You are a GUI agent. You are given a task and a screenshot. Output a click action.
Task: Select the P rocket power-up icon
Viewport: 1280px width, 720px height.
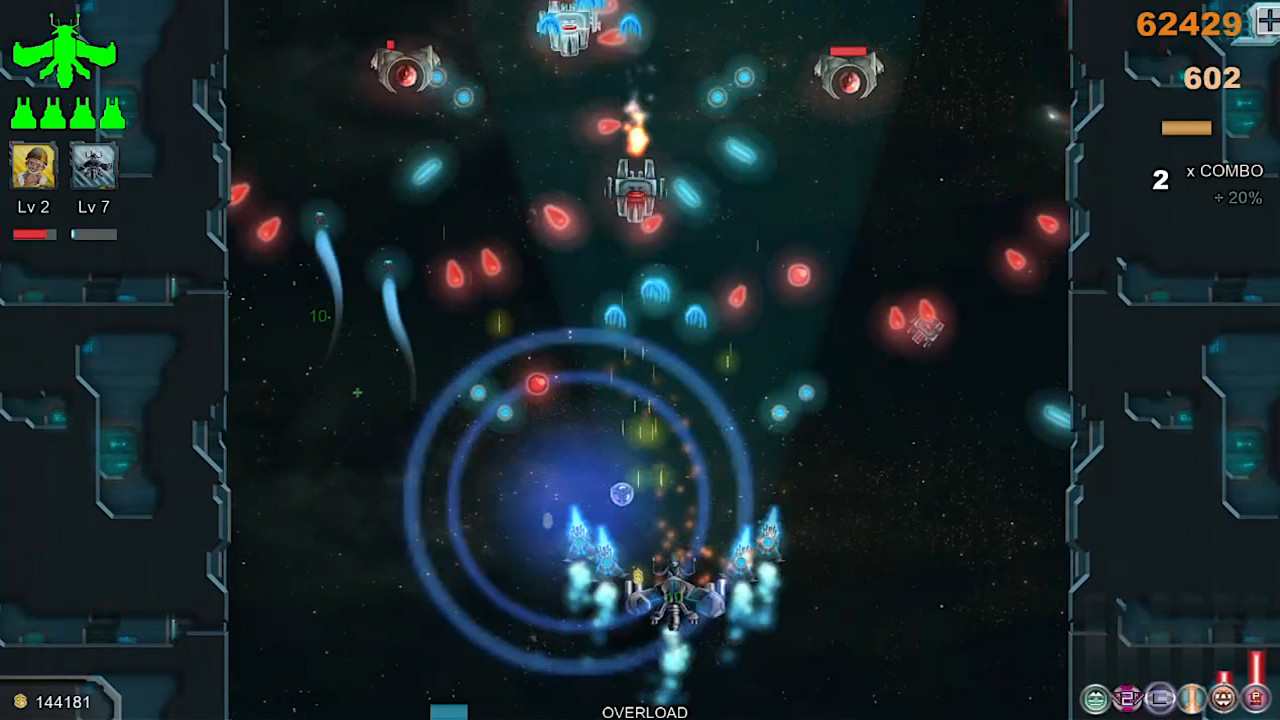click(1256, 698)
